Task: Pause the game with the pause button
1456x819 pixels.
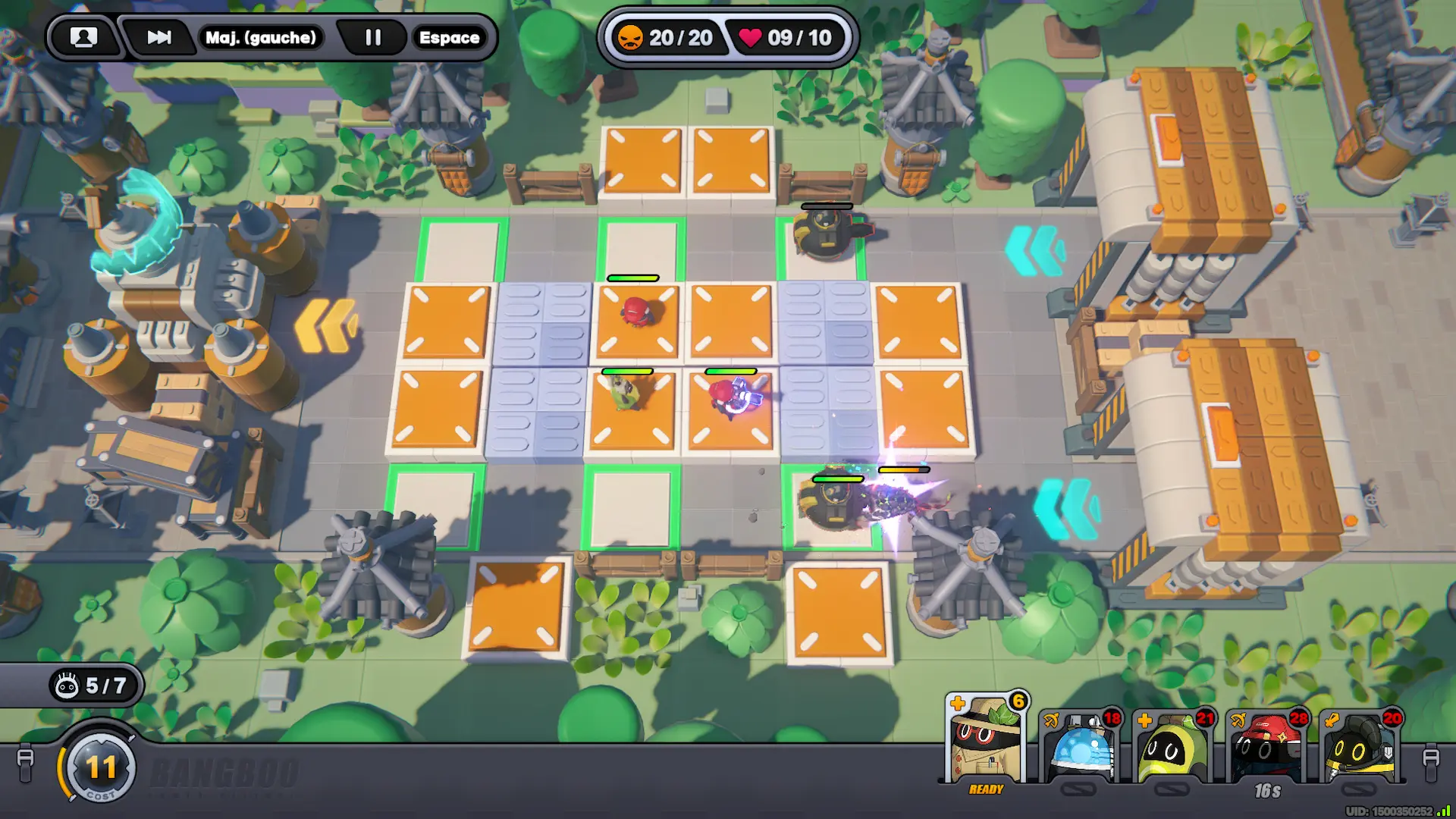Action: [x=372, y=37]
